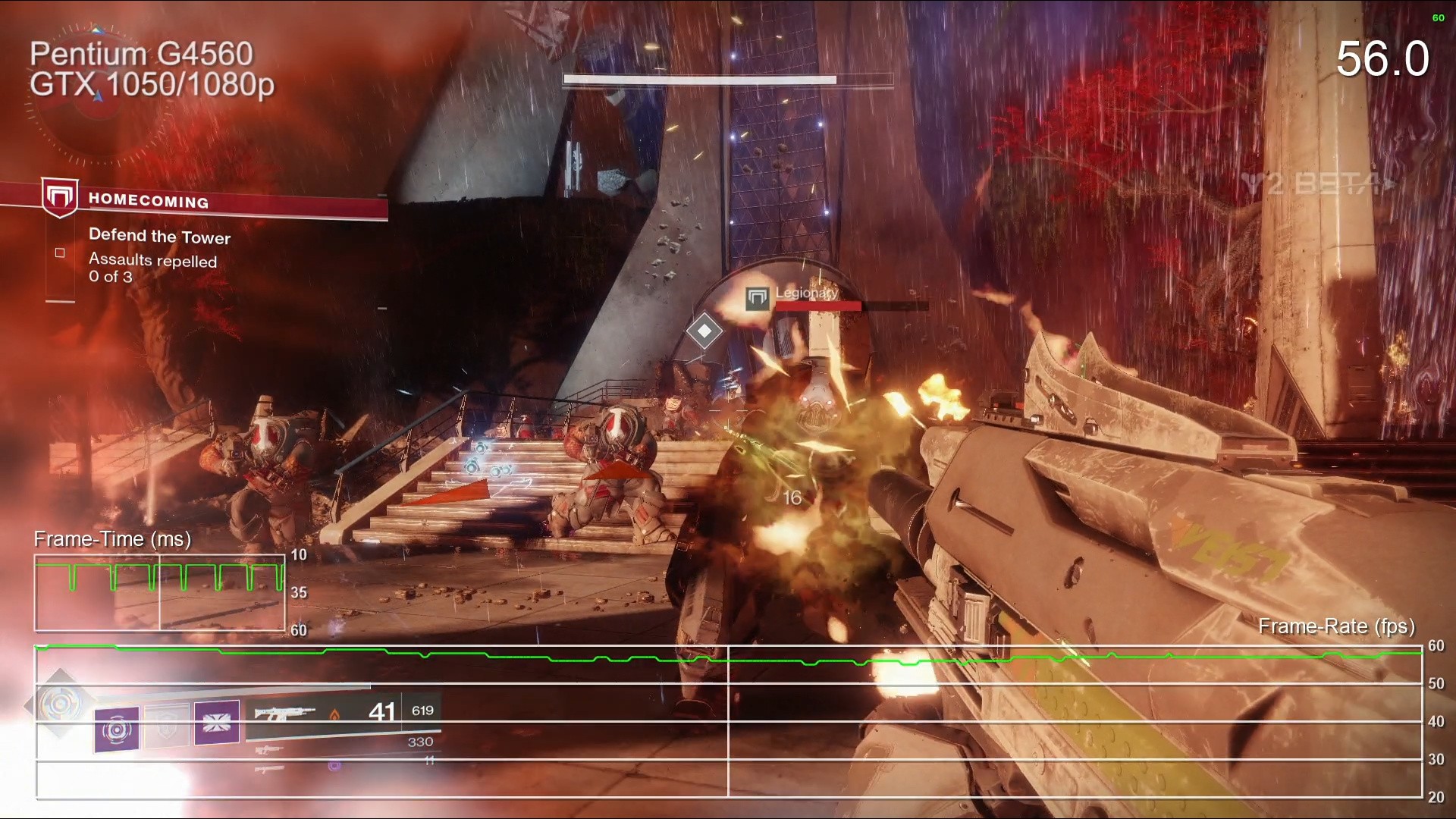Click the faded shield class ability icon

166,726
